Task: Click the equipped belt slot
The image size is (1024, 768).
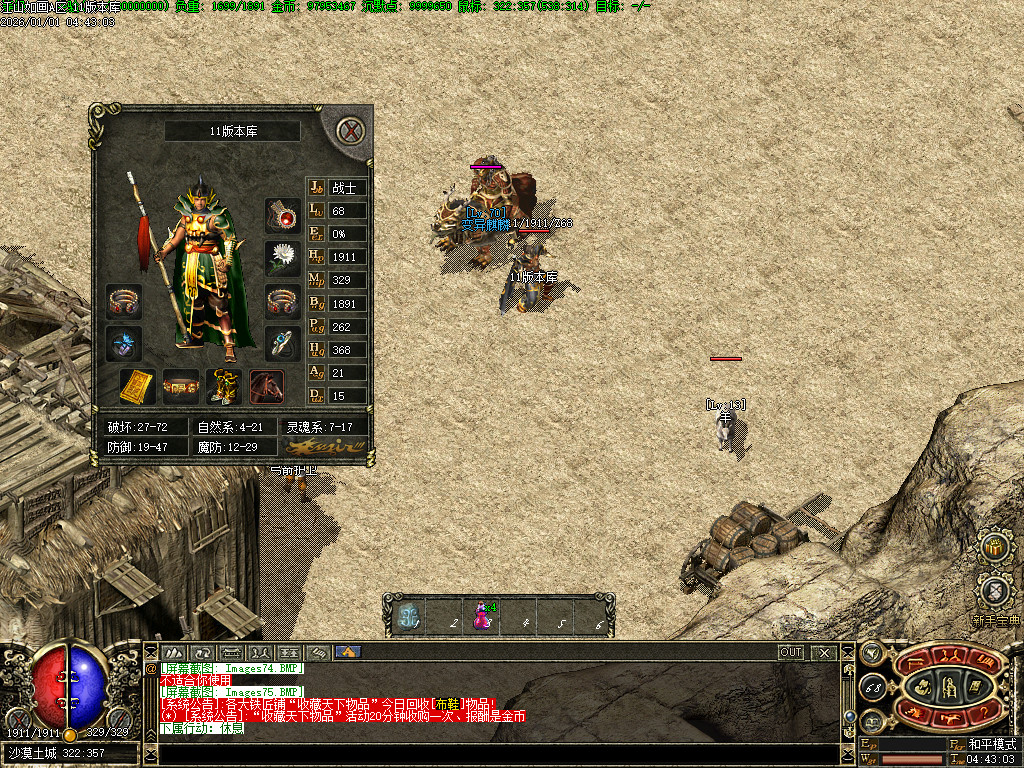Action: tap(181, 386)
